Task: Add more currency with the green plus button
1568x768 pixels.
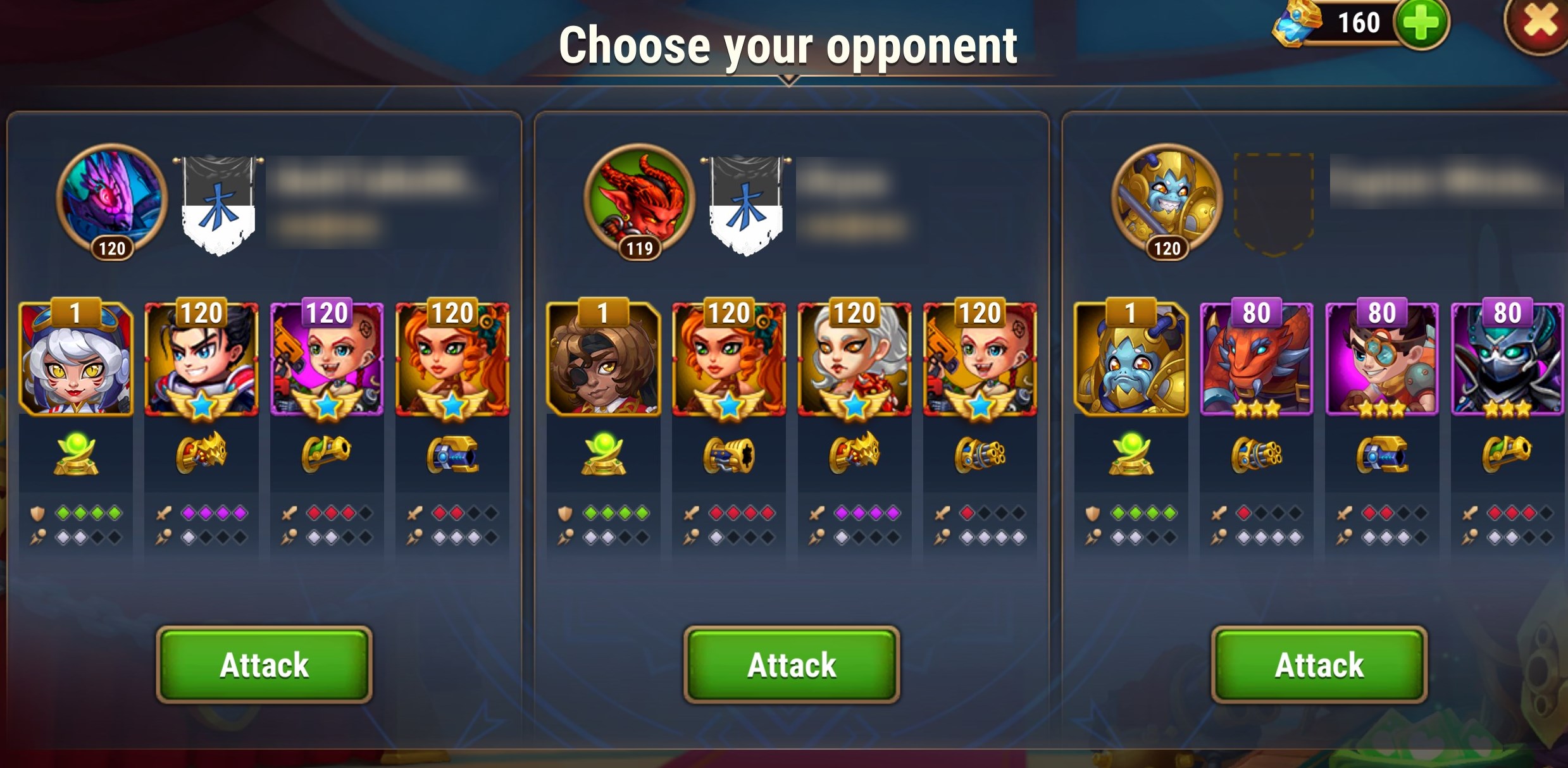Action: 1421,24
